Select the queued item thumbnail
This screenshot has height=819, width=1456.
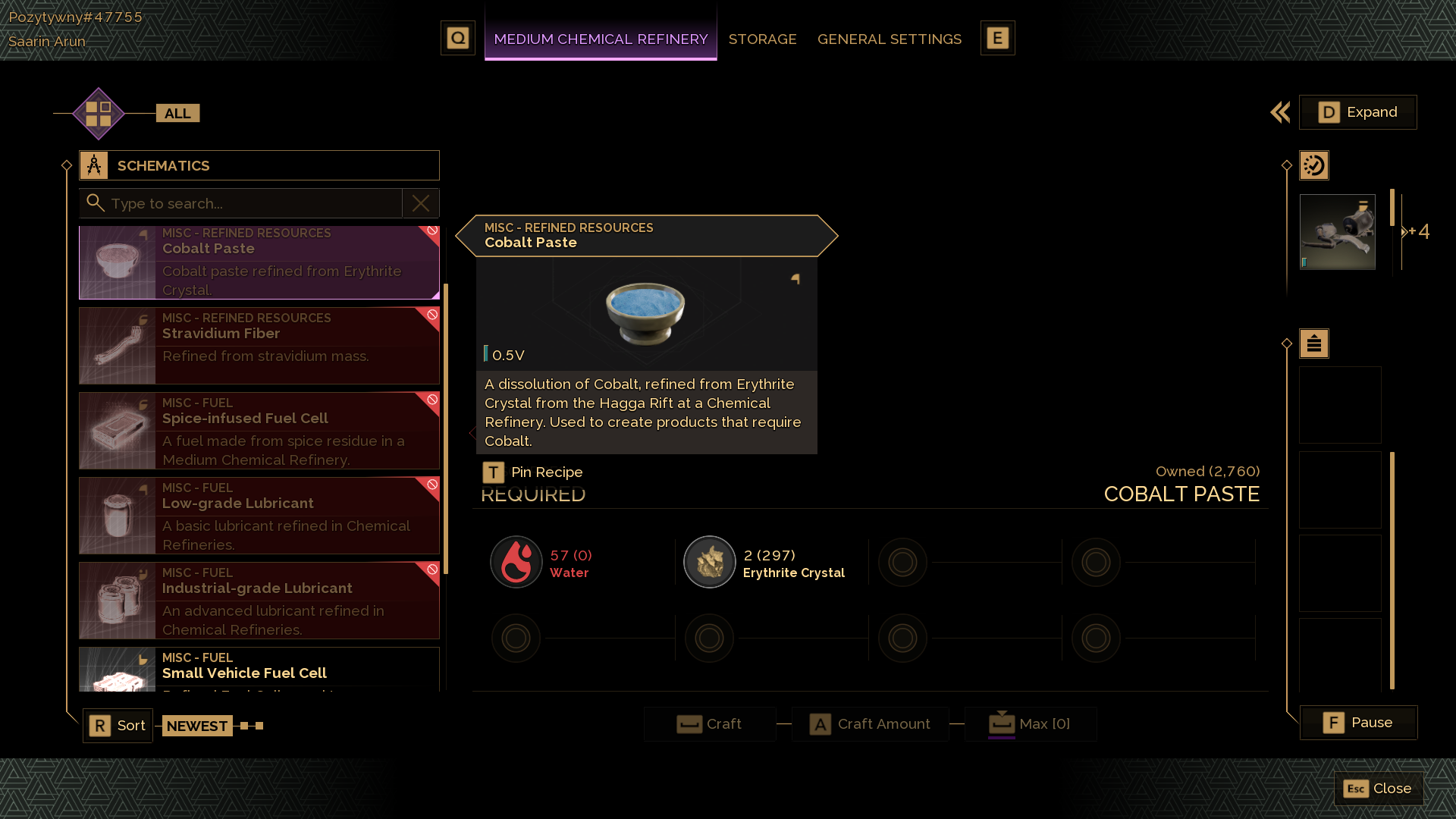pyautogui.click(x=1337, y=232)
